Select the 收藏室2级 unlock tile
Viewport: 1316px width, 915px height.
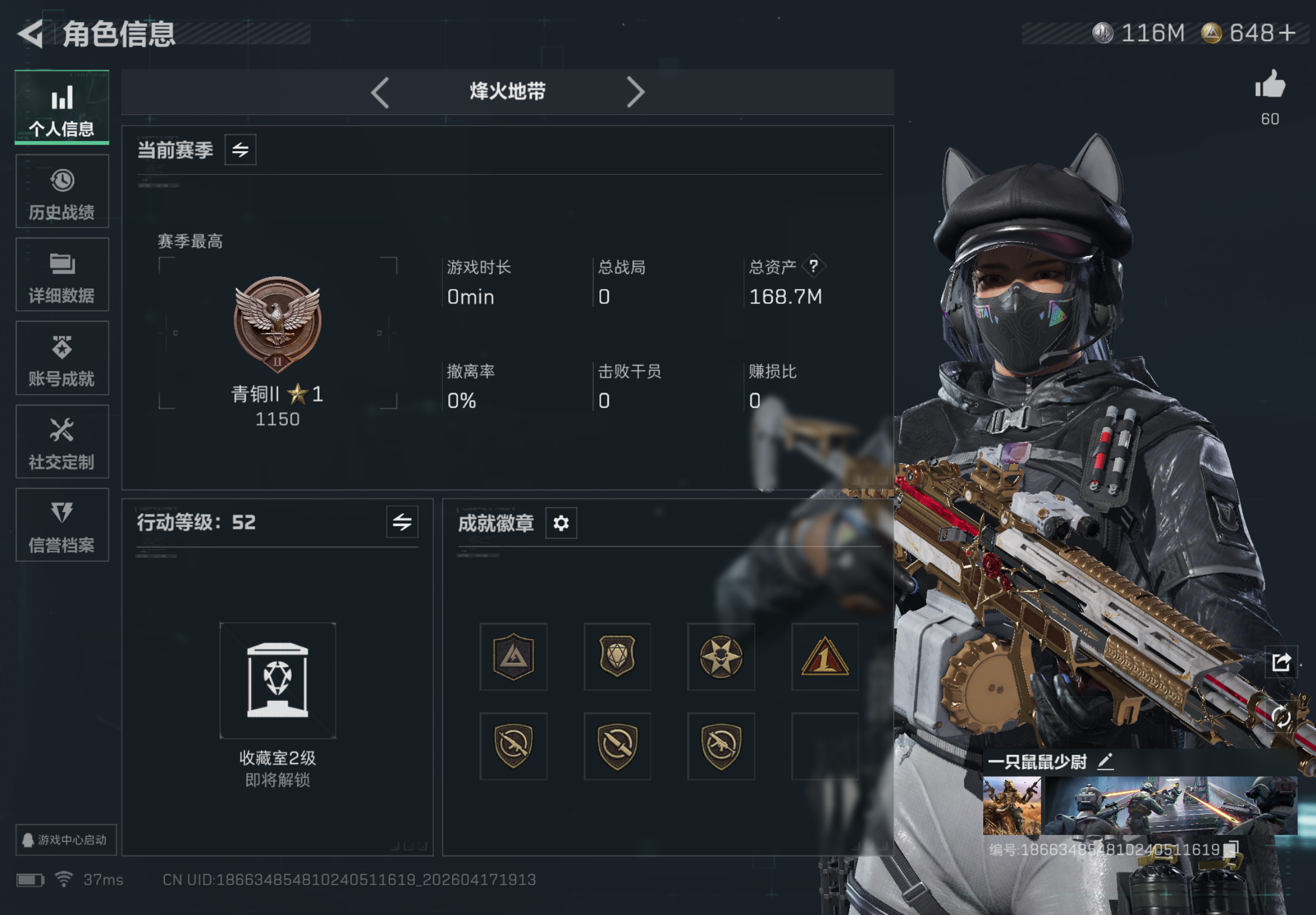pyautogui.click(x=278, y=681)
